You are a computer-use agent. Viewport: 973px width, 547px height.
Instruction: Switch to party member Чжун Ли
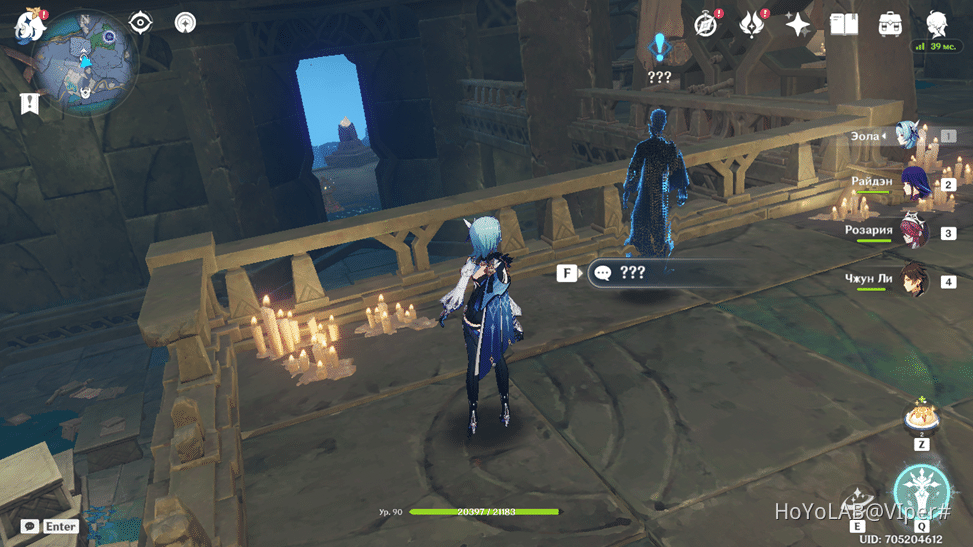pyautogui.click(x=915, y=281)
